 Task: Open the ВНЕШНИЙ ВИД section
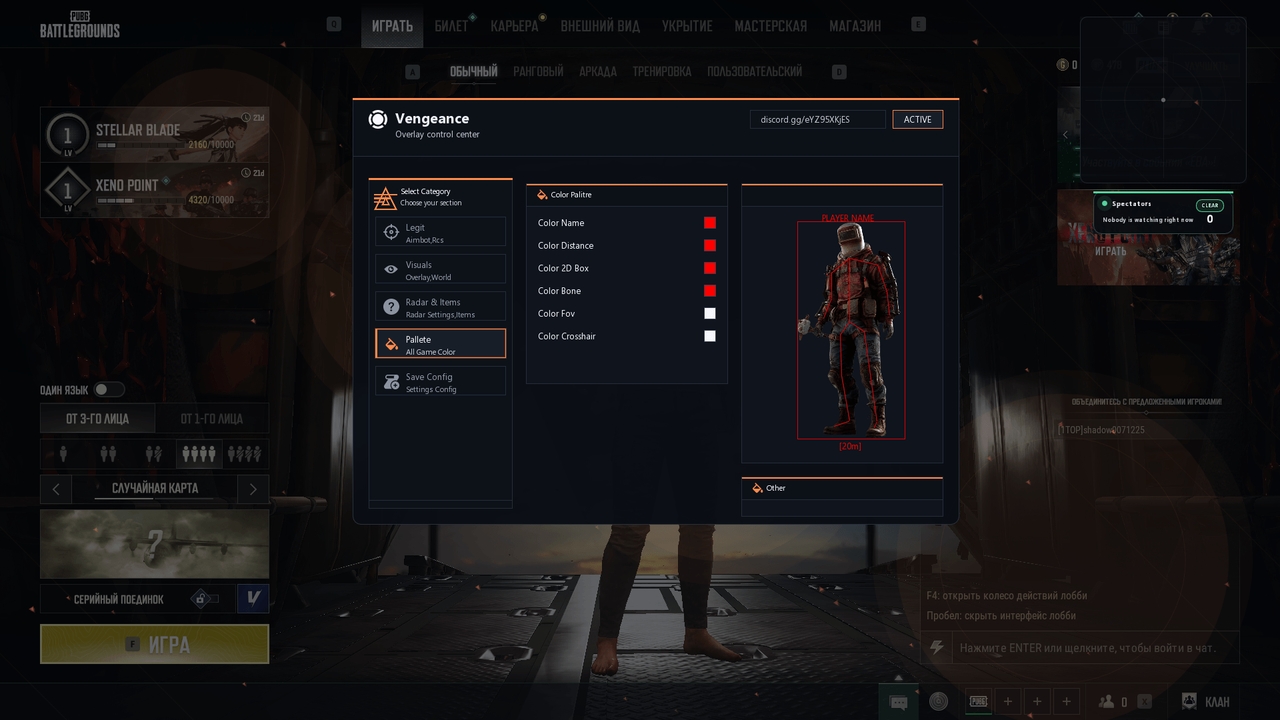pyautogui.click(x=600, y=26)
